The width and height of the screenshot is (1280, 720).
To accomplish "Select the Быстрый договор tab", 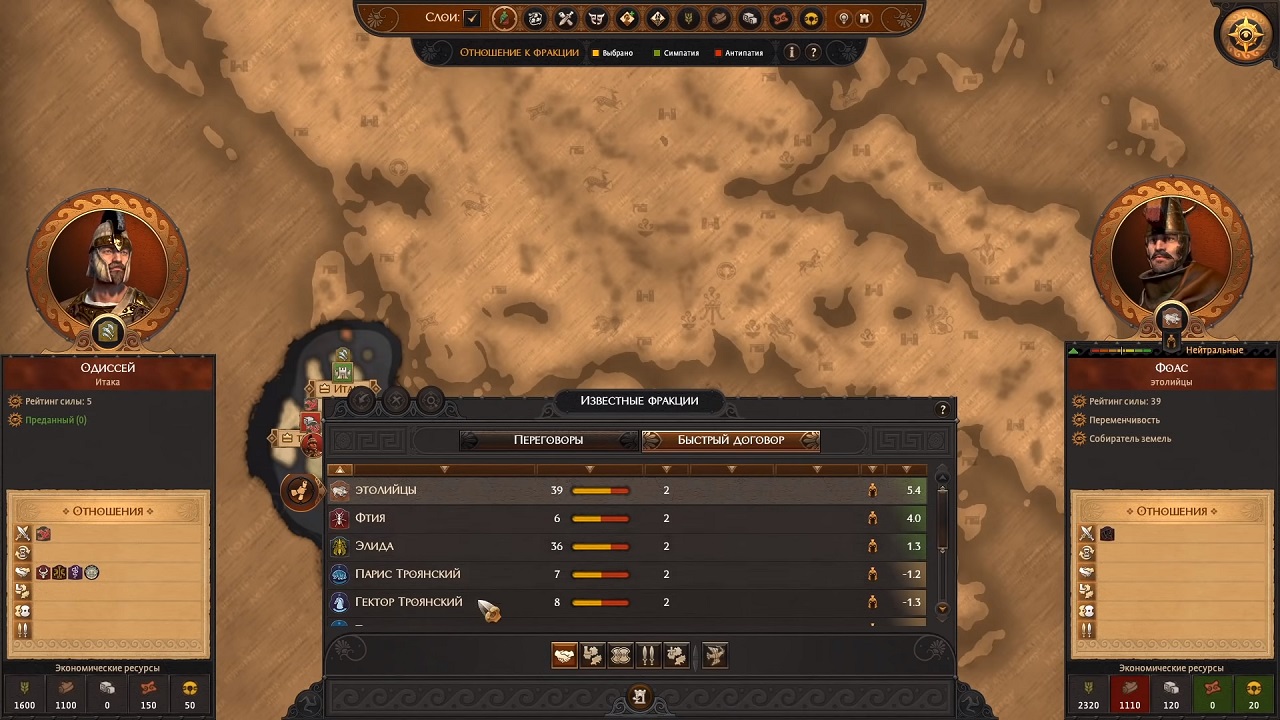I will (x=731, y=440).
